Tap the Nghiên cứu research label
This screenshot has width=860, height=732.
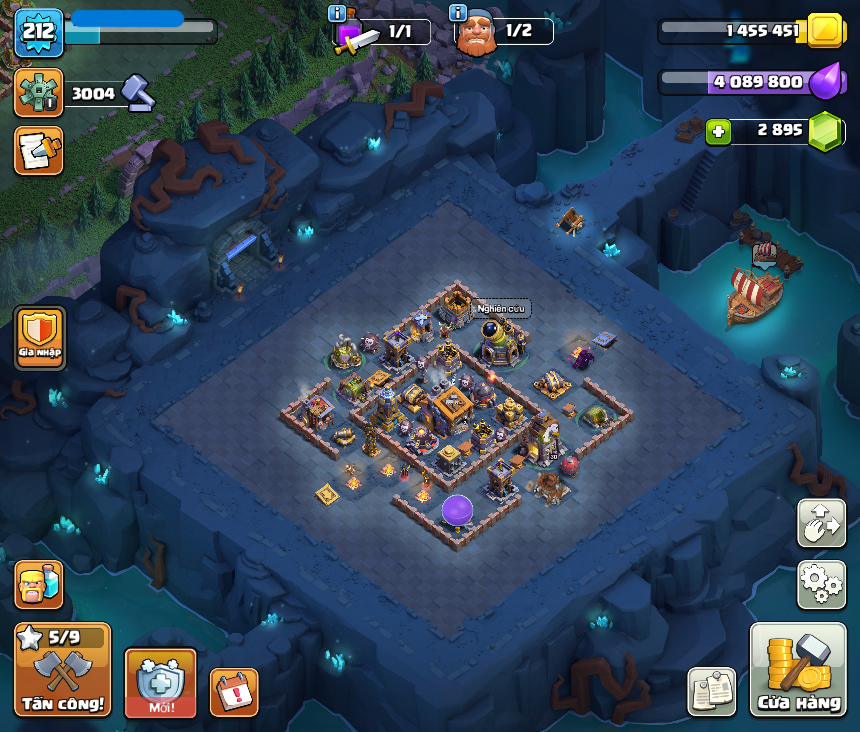pos(501,308)
